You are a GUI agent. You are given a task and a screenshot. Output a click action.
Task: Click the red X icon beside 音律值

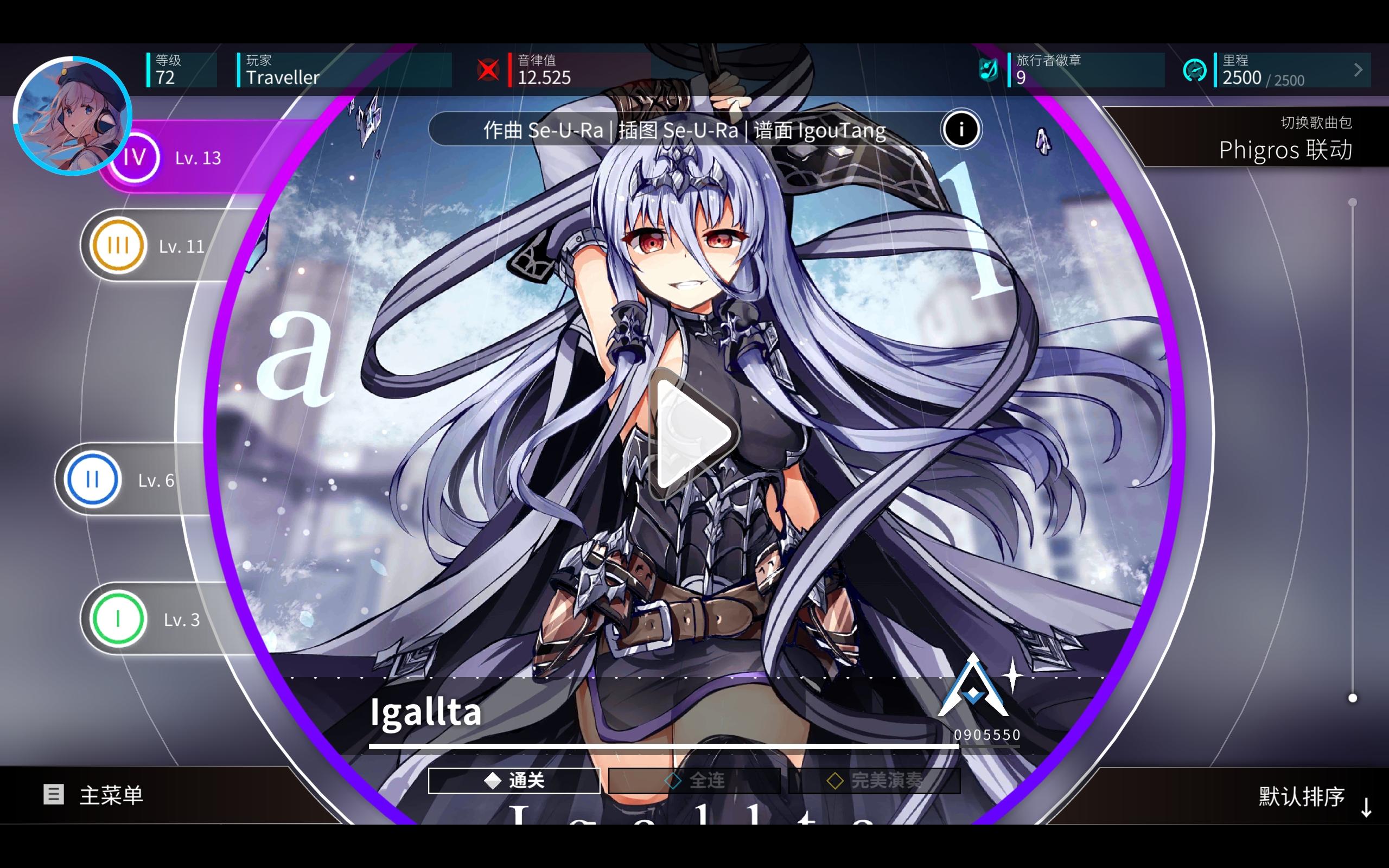coord(487,69)
